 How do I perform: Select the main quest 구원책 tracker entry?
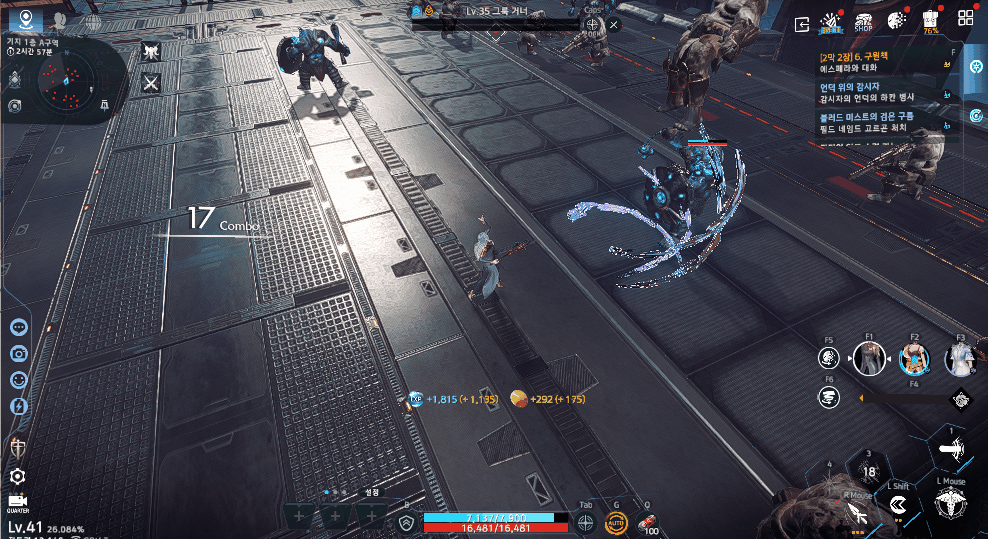[880, 63]
